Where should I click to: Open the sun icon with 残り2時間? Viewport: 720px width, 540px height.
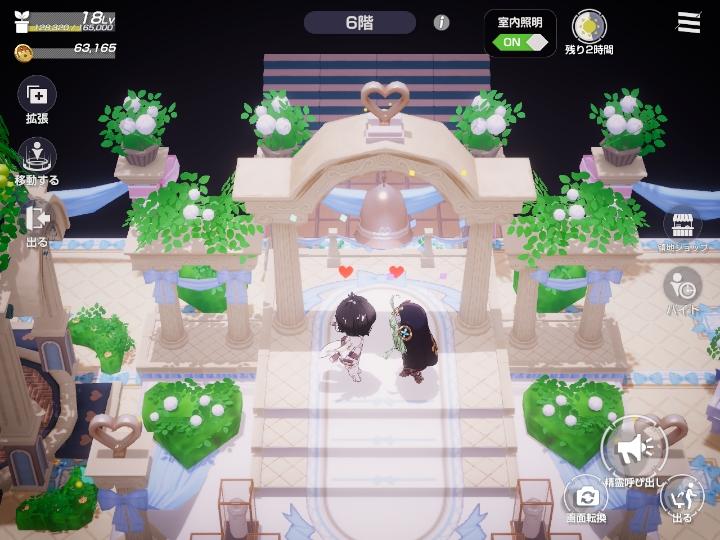[589, 27]
